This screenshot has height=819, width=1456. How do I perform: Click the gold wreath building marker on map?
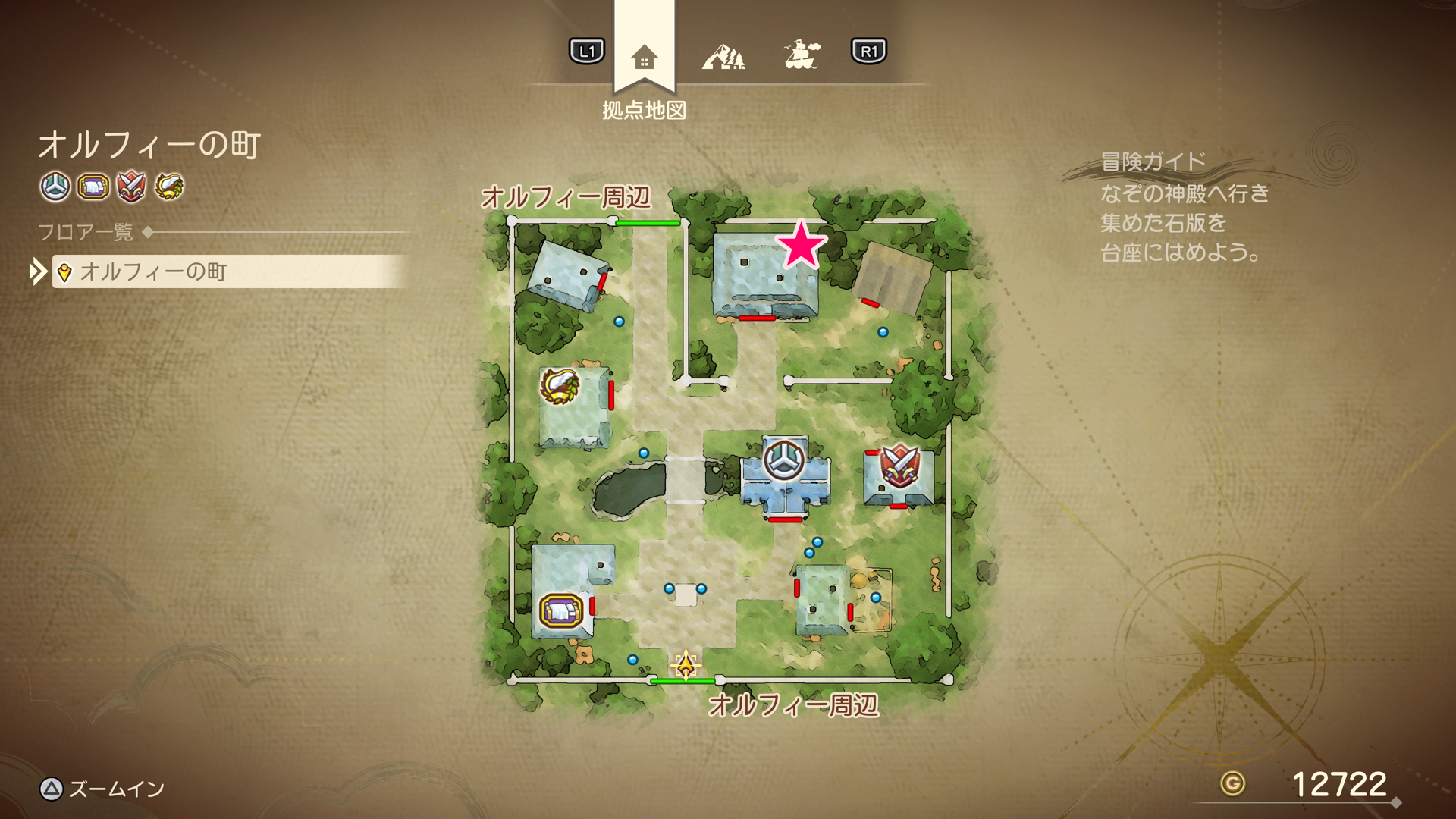[560, 385]
